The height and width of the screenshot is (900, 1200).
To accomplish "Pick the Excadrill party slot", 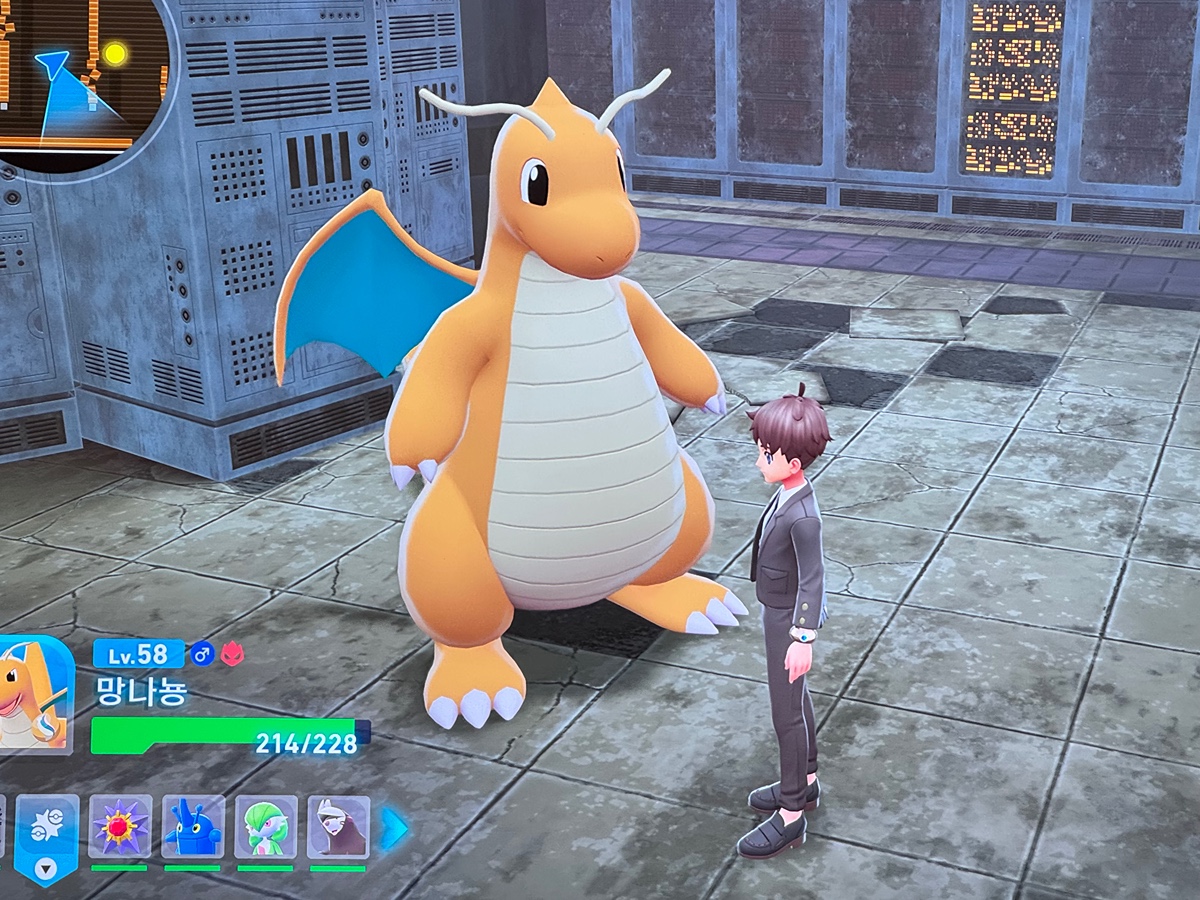I will point(338,827).
